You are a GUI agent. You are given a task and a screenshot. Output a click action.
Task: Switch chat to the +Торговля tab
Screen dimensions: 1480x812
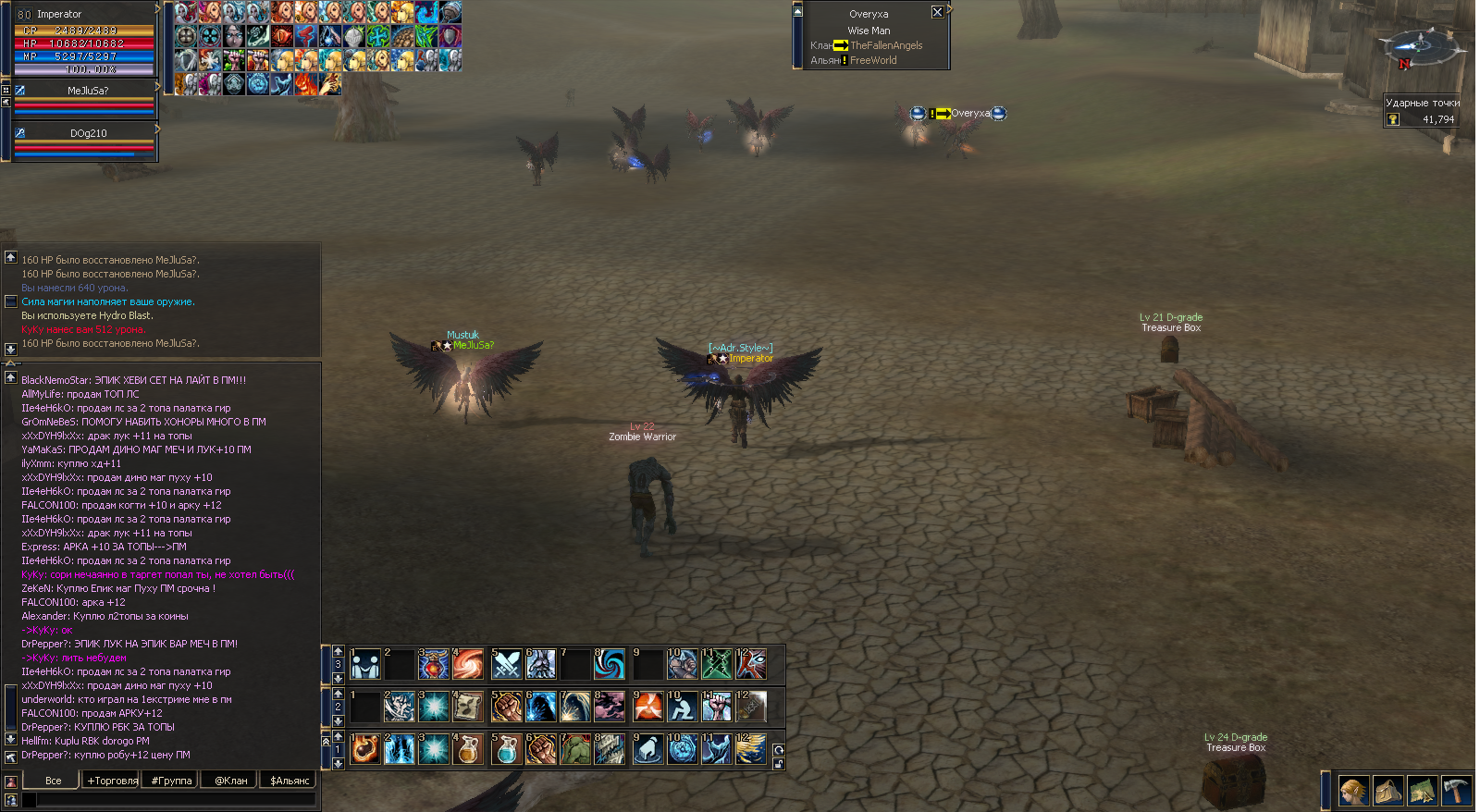tap(112, 781)
